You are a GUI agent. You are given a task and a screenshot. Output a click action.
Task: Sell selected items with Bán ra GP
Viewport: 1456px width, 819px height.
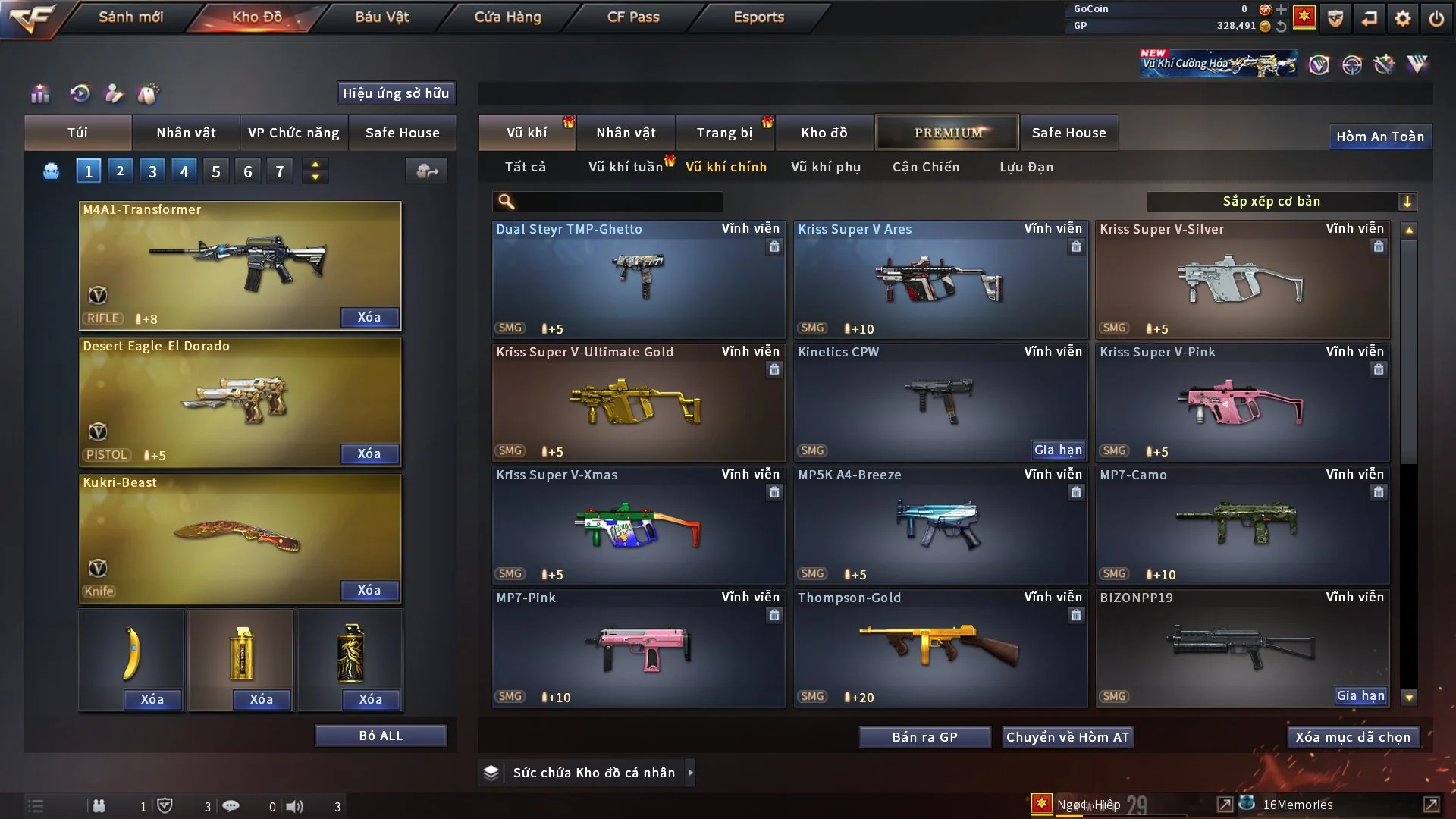point(924,737)
